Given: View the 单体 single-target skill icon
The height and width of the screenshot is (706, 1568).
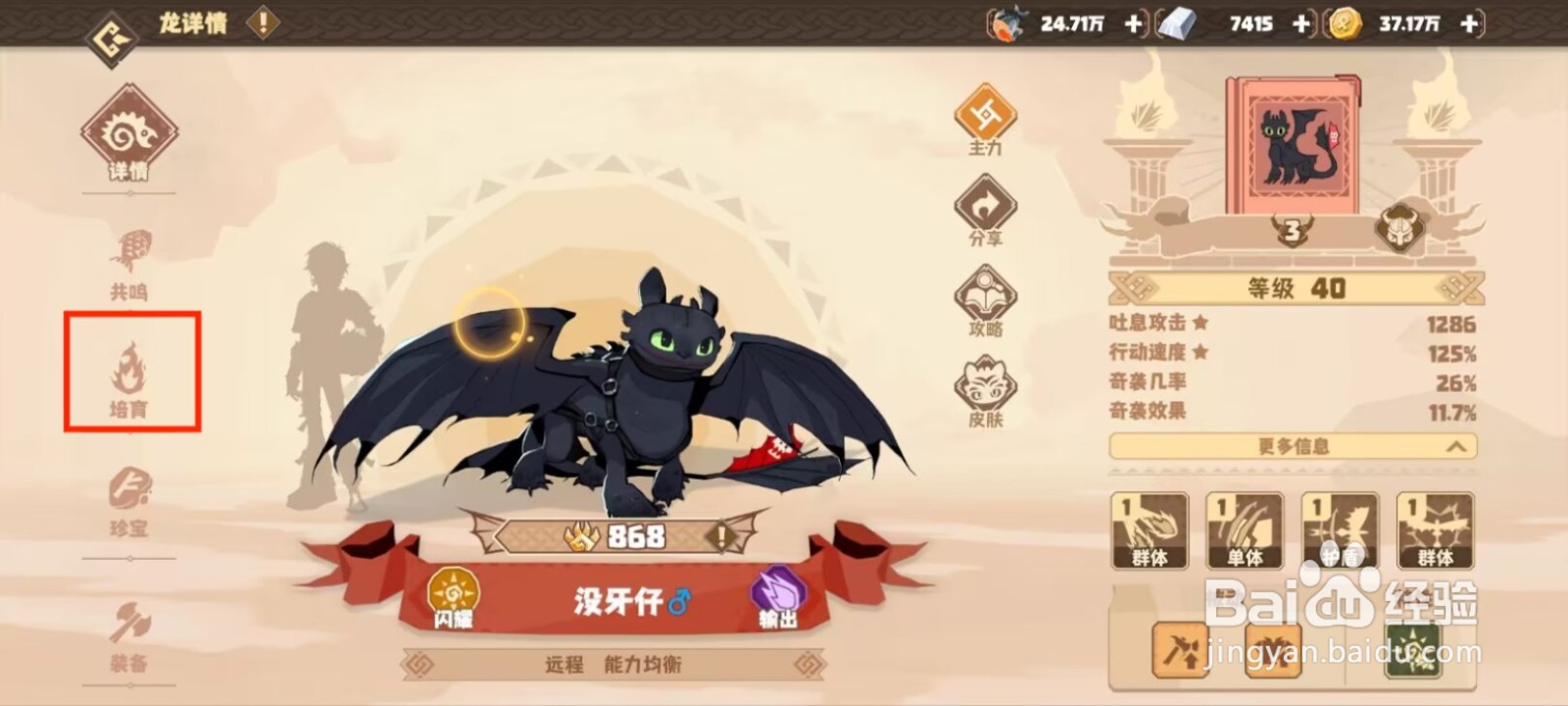Looking at the screenshot, I should coord(1245,529).
